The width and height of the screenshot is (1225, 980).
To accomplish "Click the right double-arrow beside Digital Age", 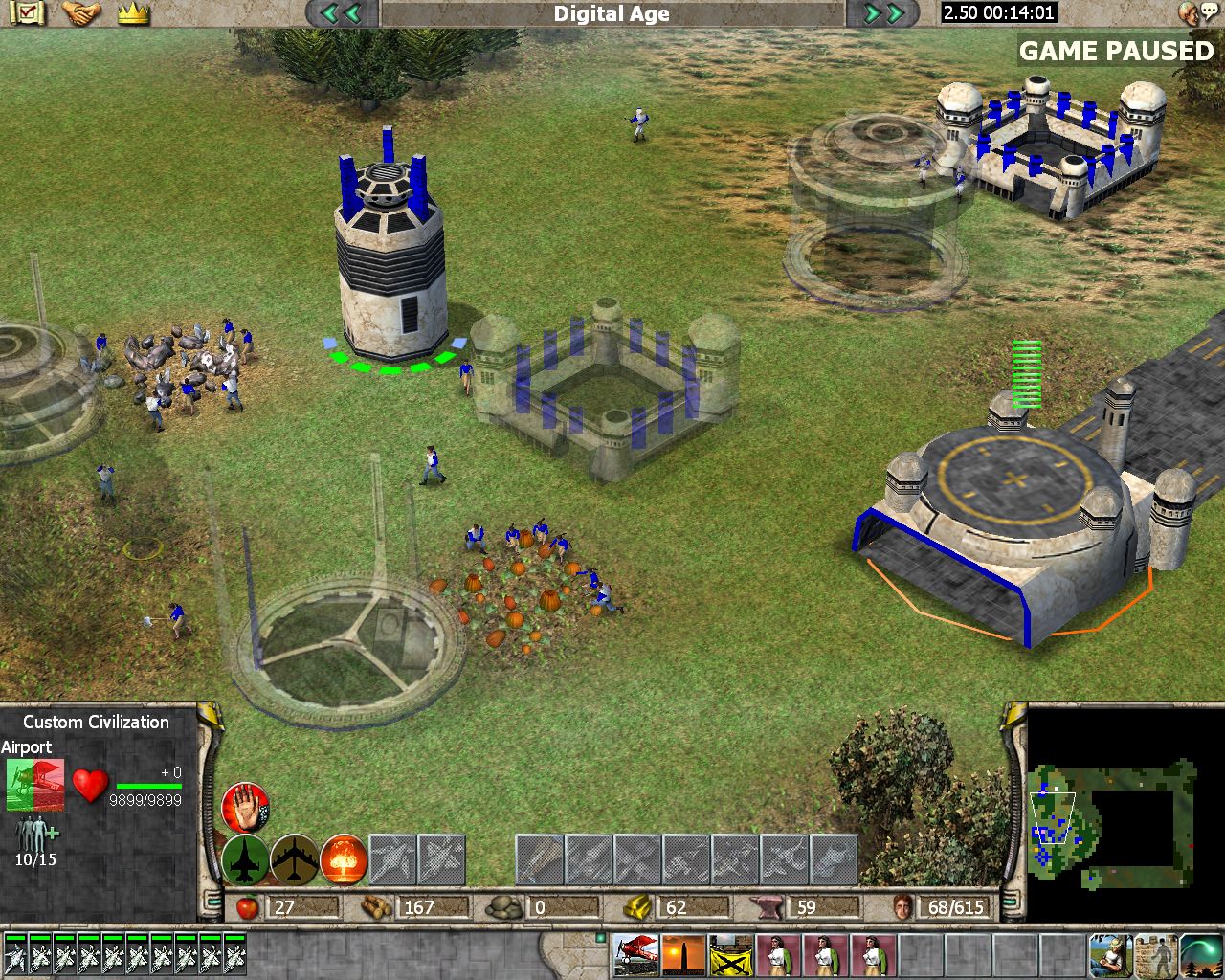I will pos(883,13).
